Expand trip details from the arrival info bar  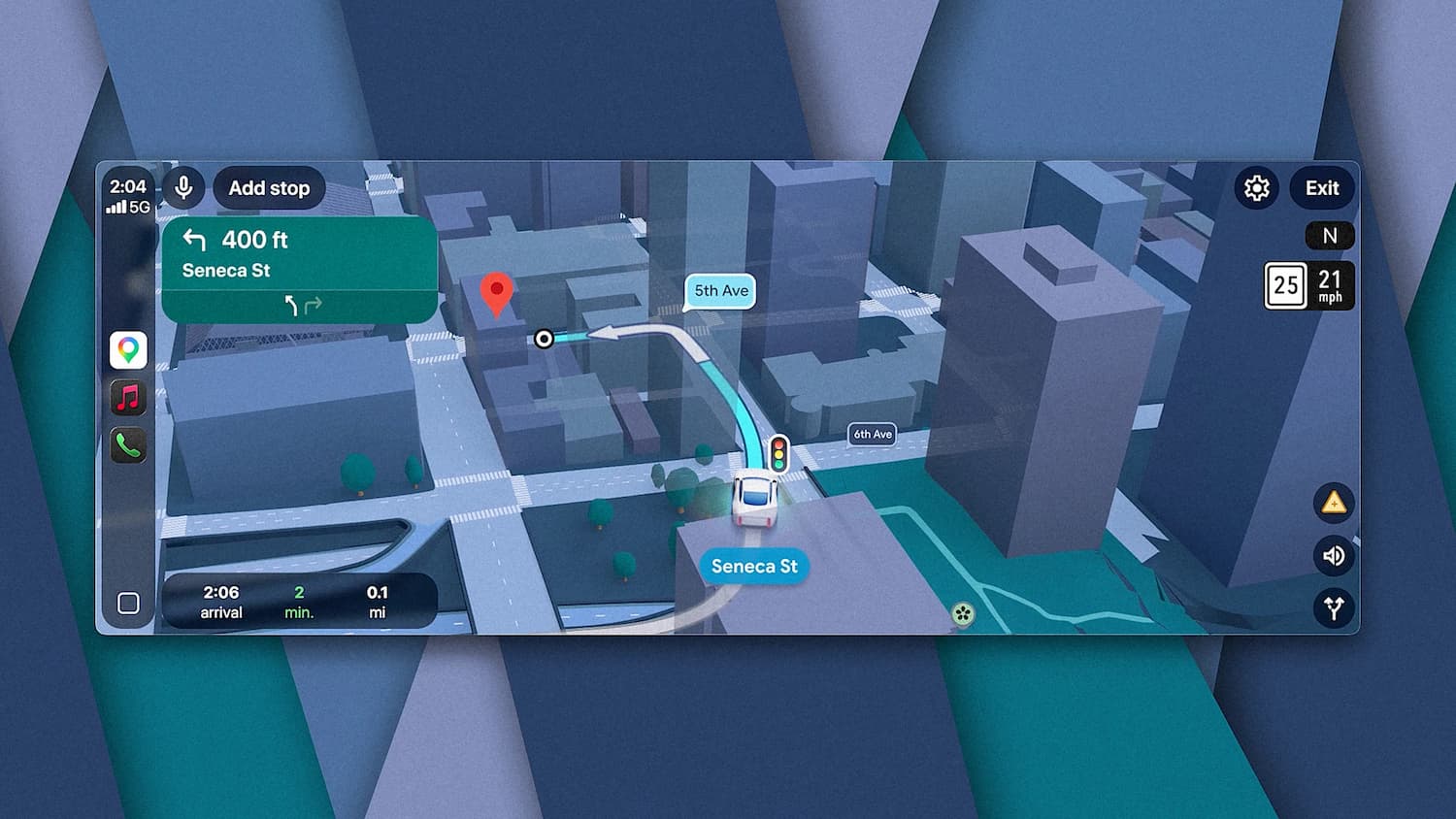298,602
